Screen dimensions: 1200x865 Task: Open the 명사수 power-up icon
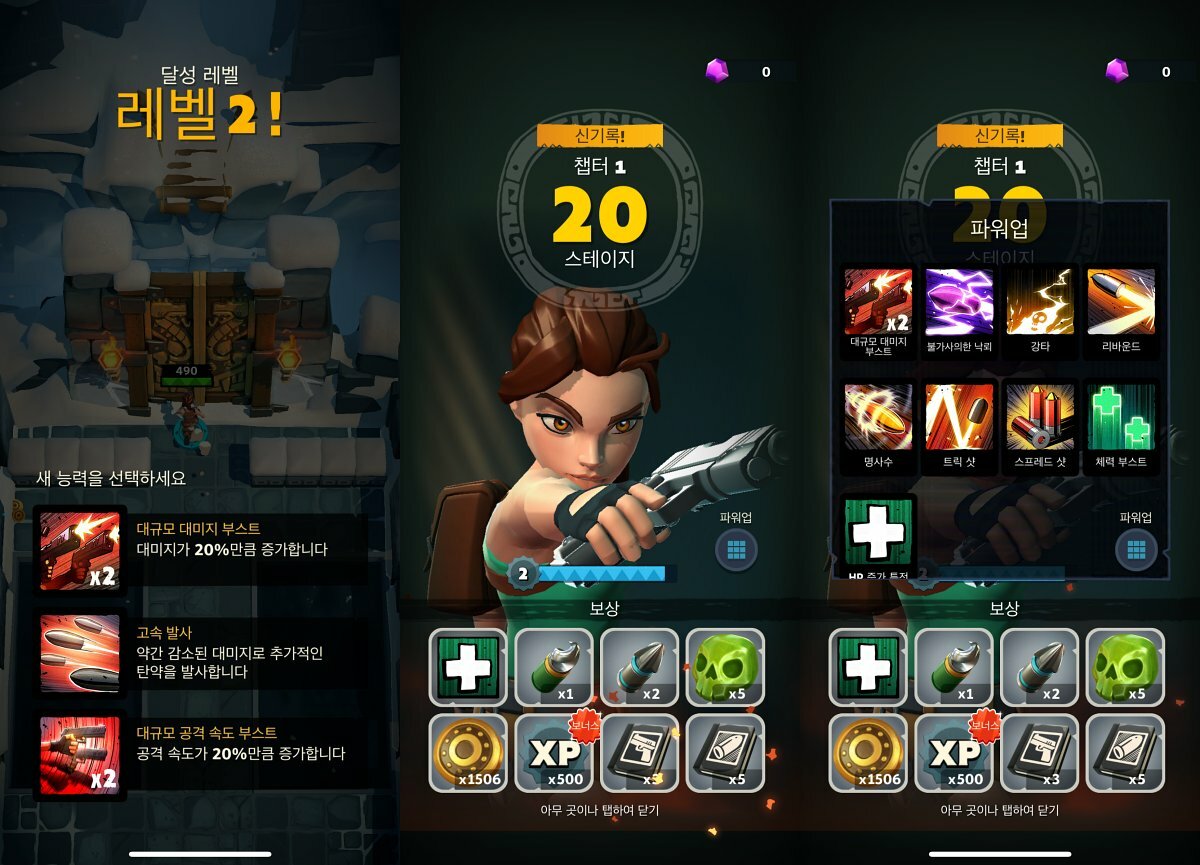point(878,416)
